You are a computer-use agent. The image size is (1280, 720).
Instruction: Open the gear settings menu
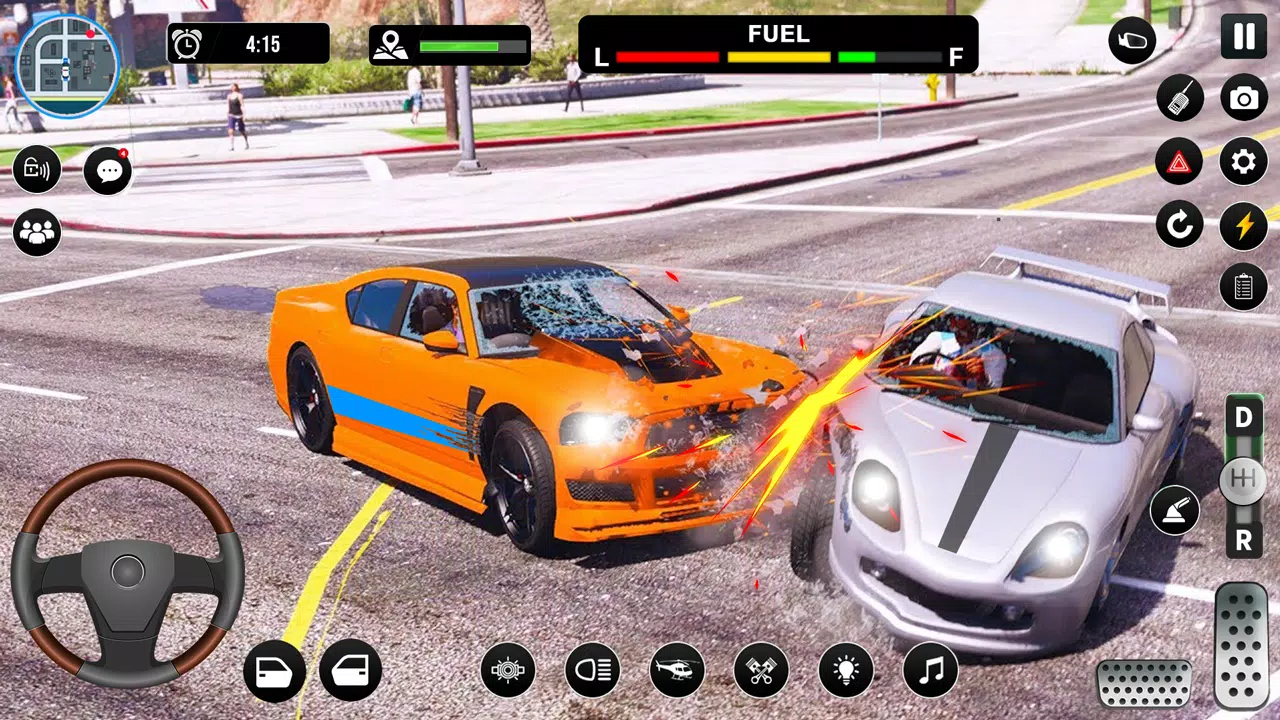pyautogui.click(x=1244, y=161)
